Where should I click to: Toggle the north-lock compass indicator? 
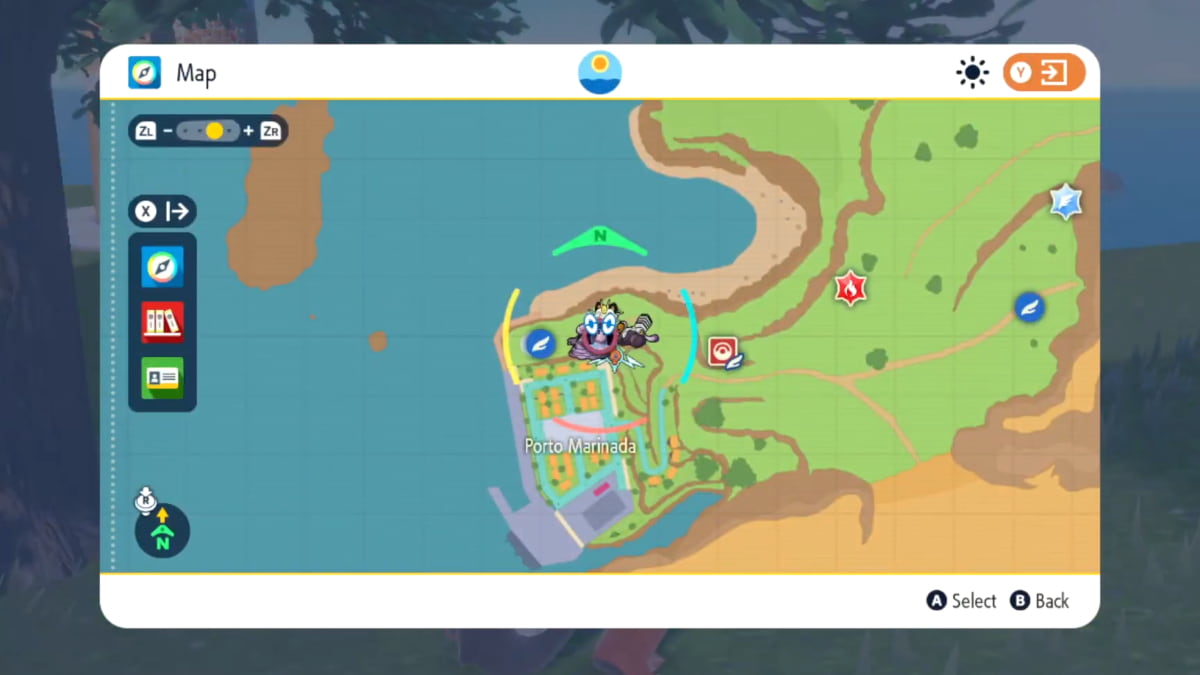(162, 530)
